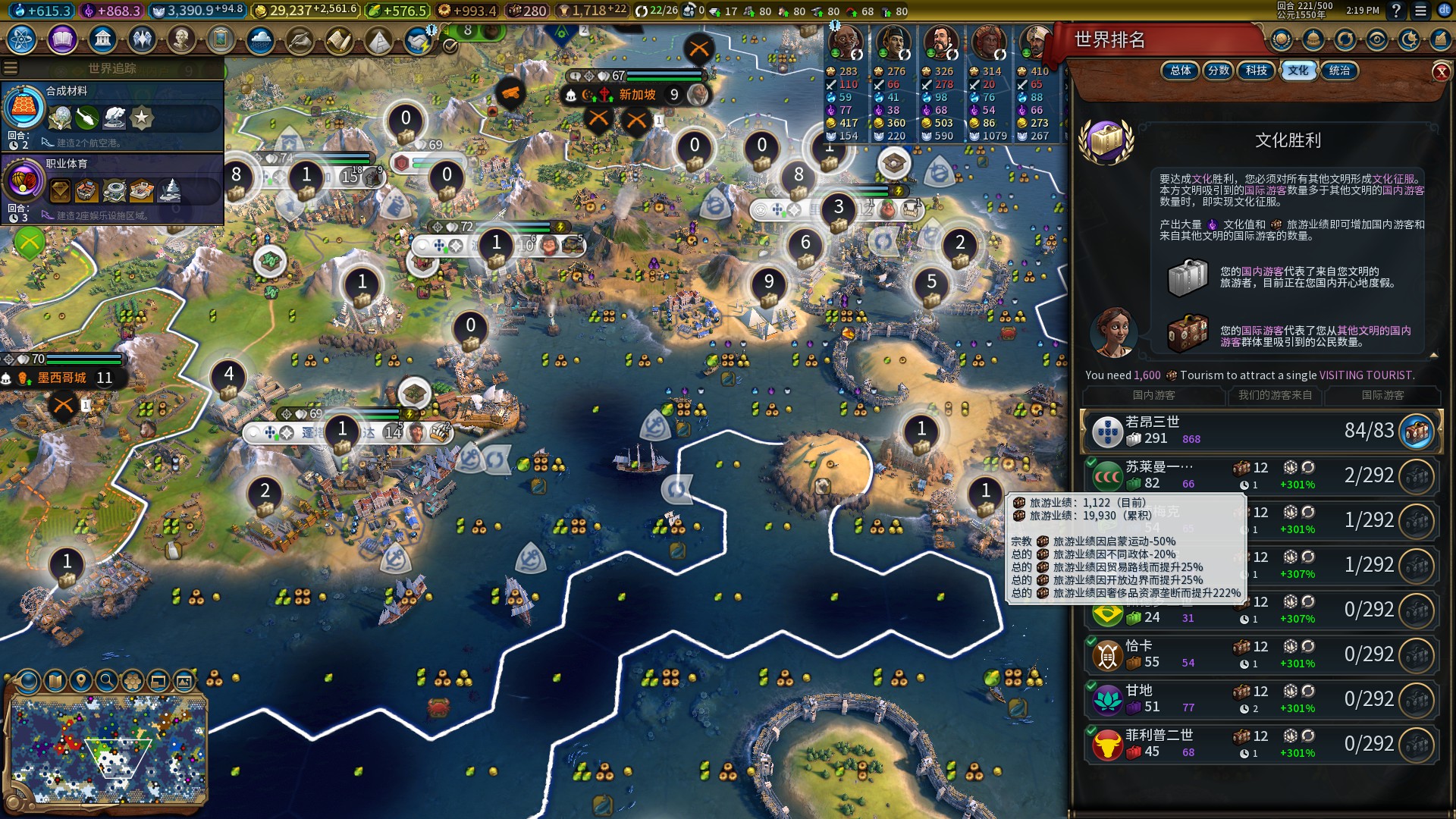Open the Civilopedia question mark
This screenshot has width=1456, height=819.
1396,11
